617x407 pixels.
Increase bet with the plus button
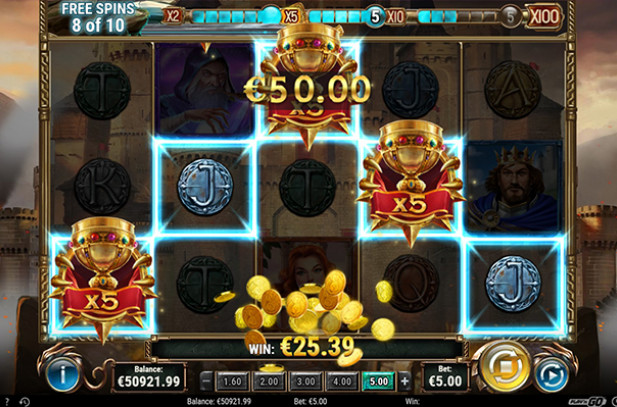pos(404,380)
